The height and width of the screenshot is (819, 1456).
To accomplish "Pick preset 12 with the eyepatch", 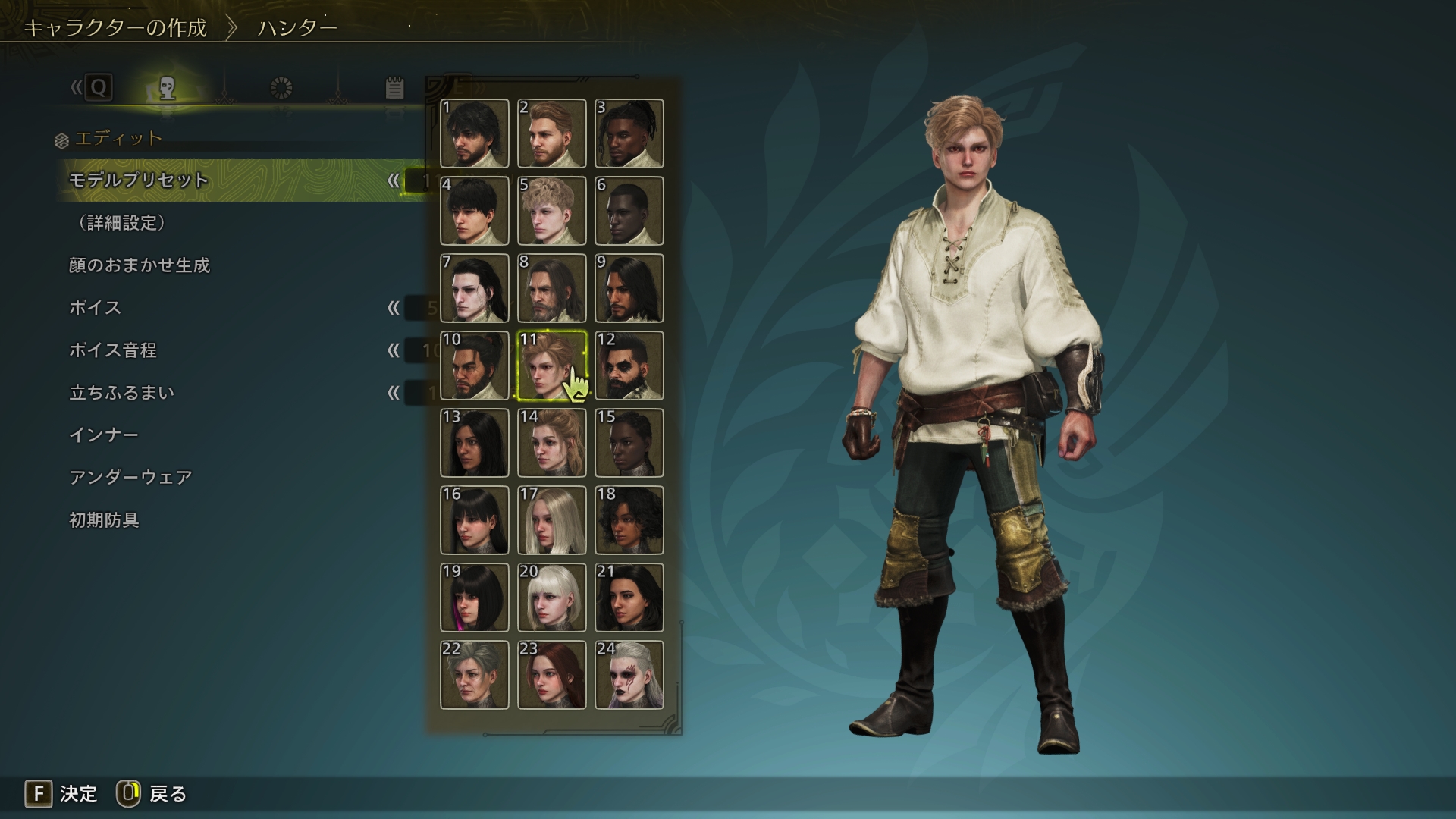I will click(629, 366).
